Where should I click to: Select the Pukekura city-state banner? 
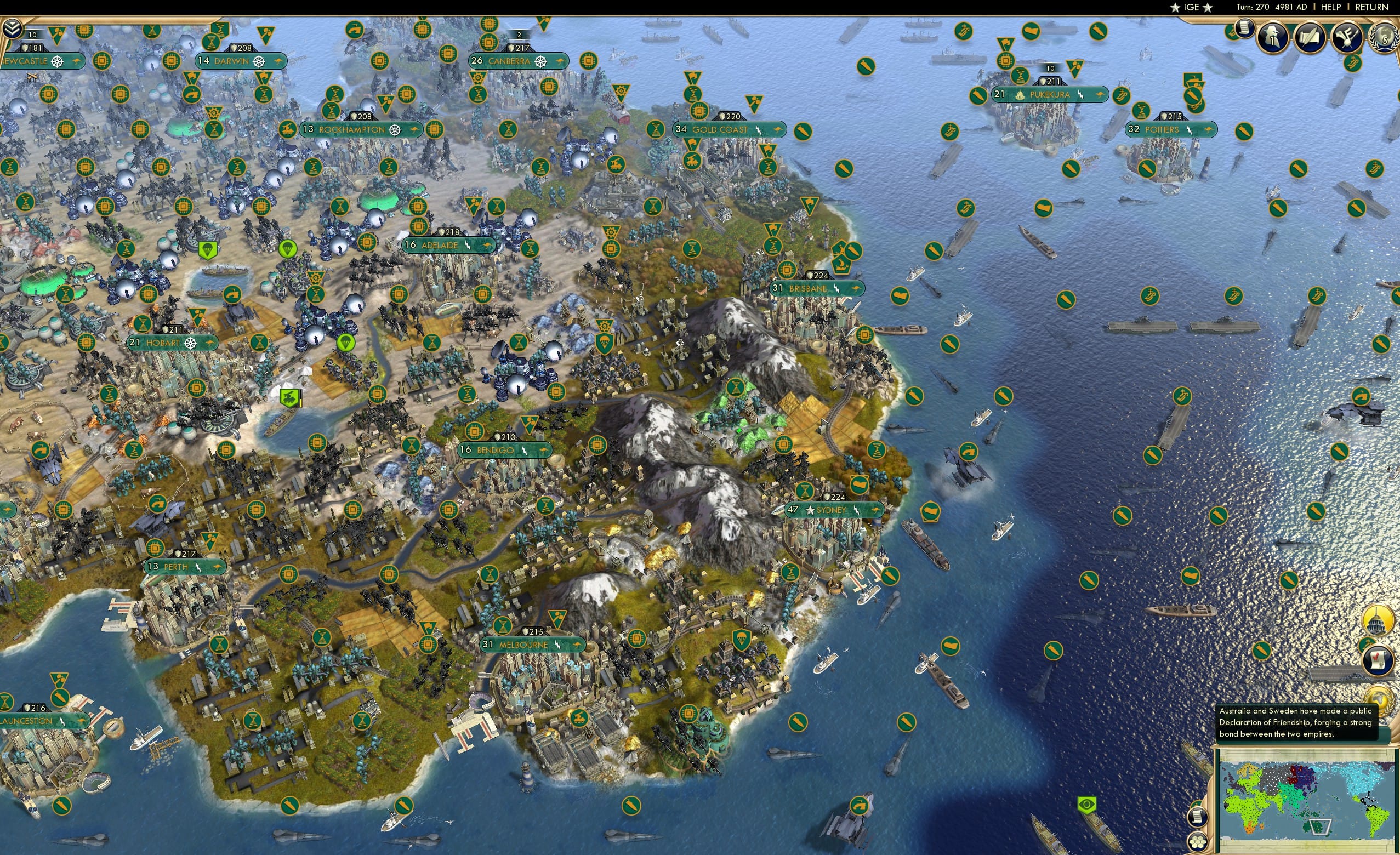(x=1047, y=95)
